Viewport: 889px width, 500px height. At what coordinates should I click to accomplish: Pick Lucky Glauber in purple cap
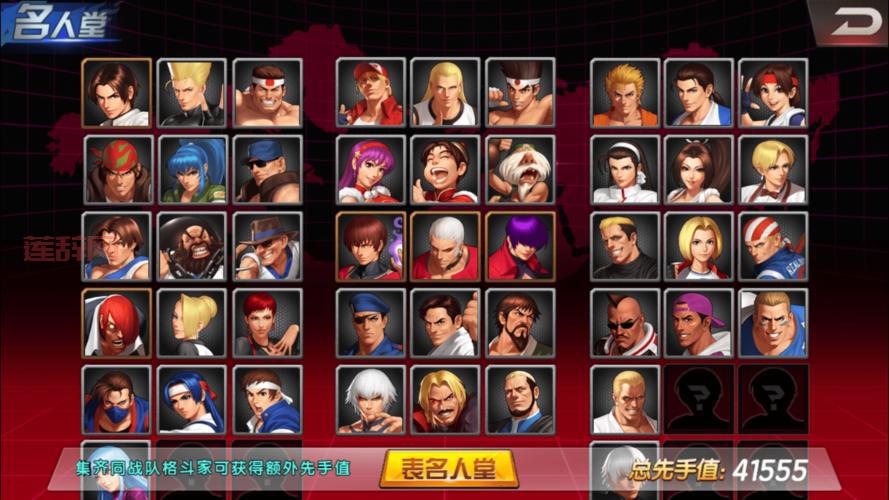699,323
